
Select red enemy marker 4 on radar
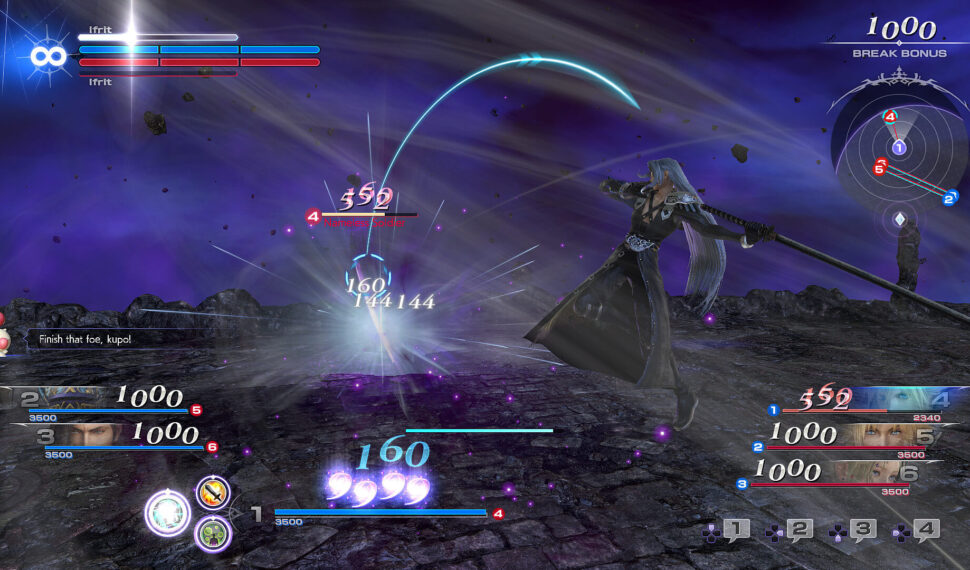(x=890, y=117)
